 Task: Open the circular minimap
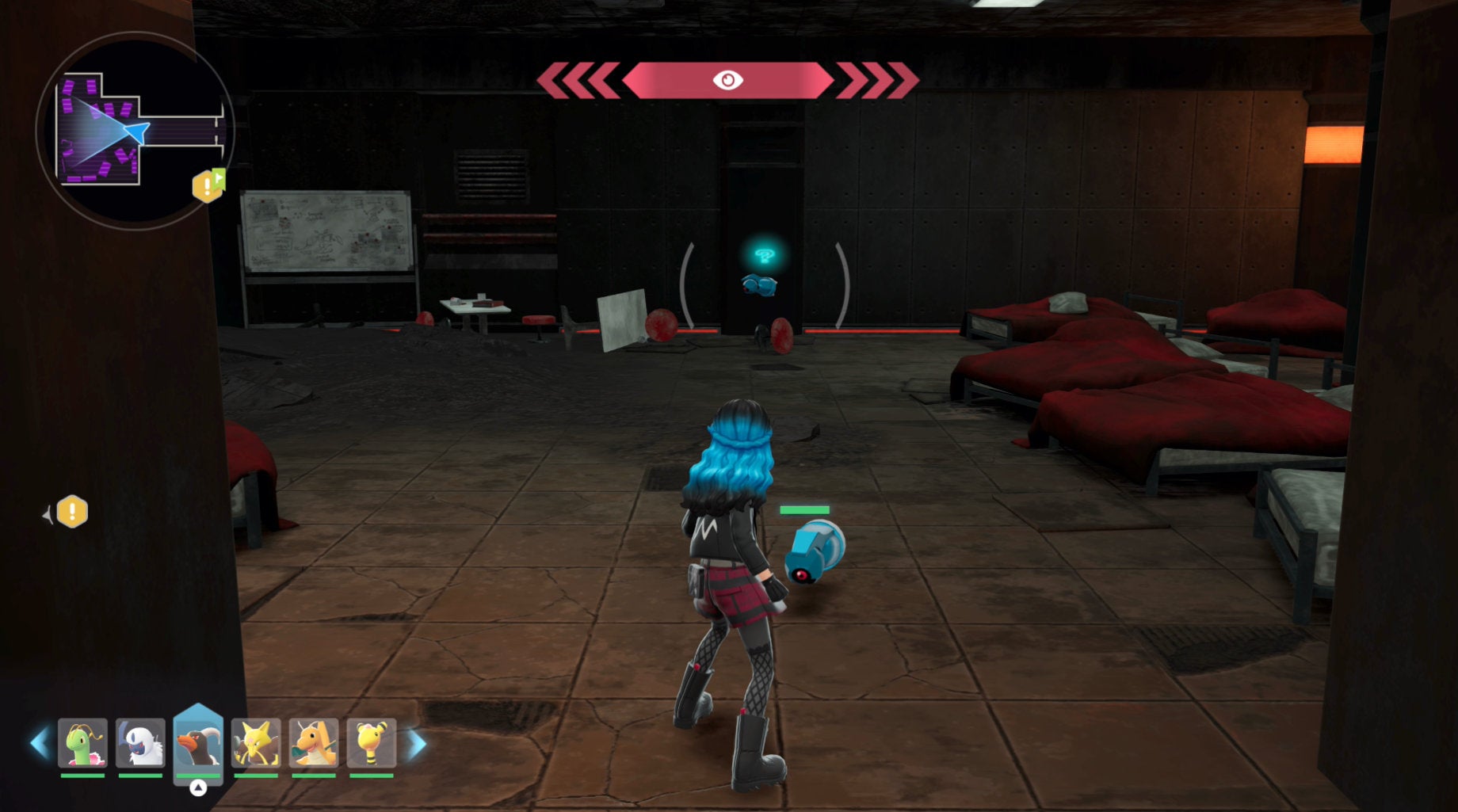[135, 131]
